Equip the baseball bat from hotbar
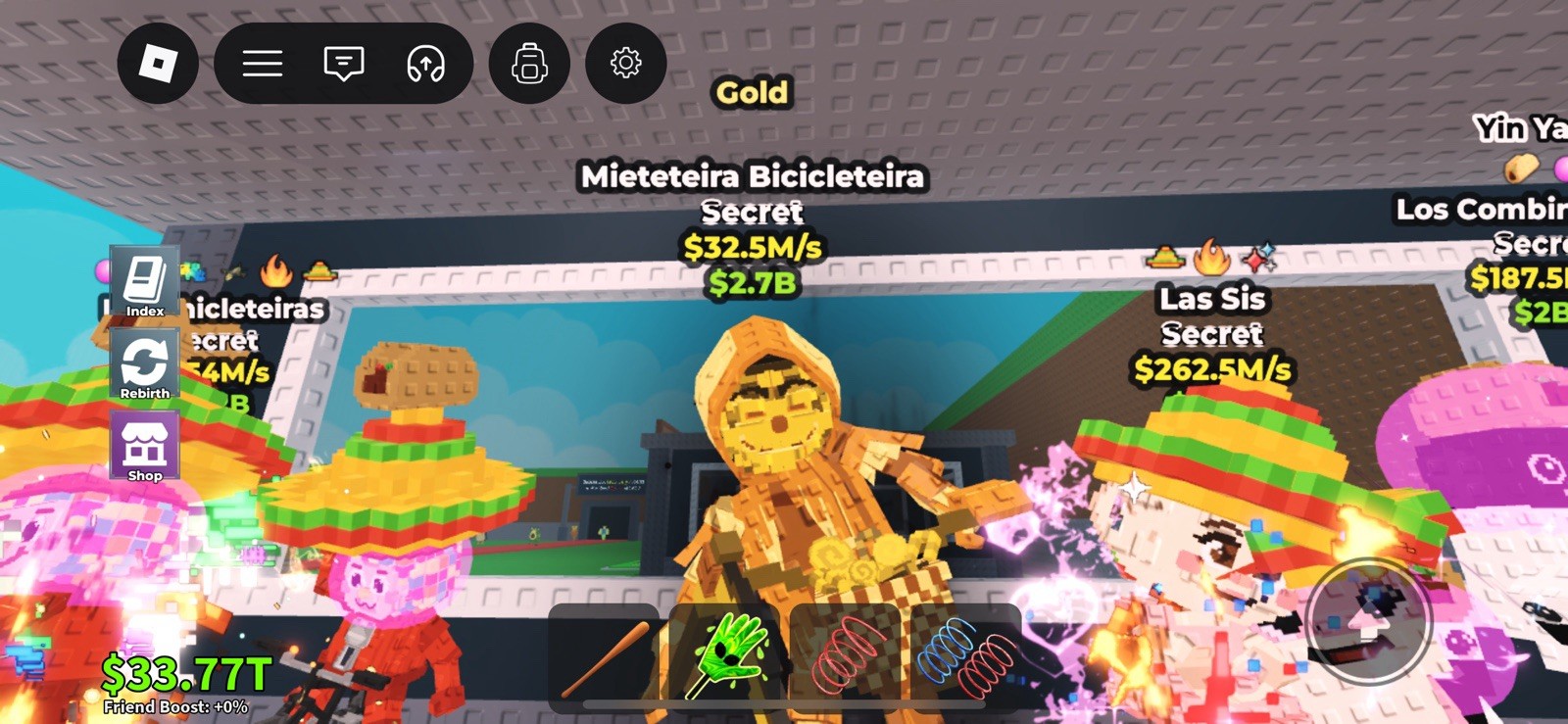The width and height of the screenshot is (1568, 724). pyautogui.click(x=612, y=654)
